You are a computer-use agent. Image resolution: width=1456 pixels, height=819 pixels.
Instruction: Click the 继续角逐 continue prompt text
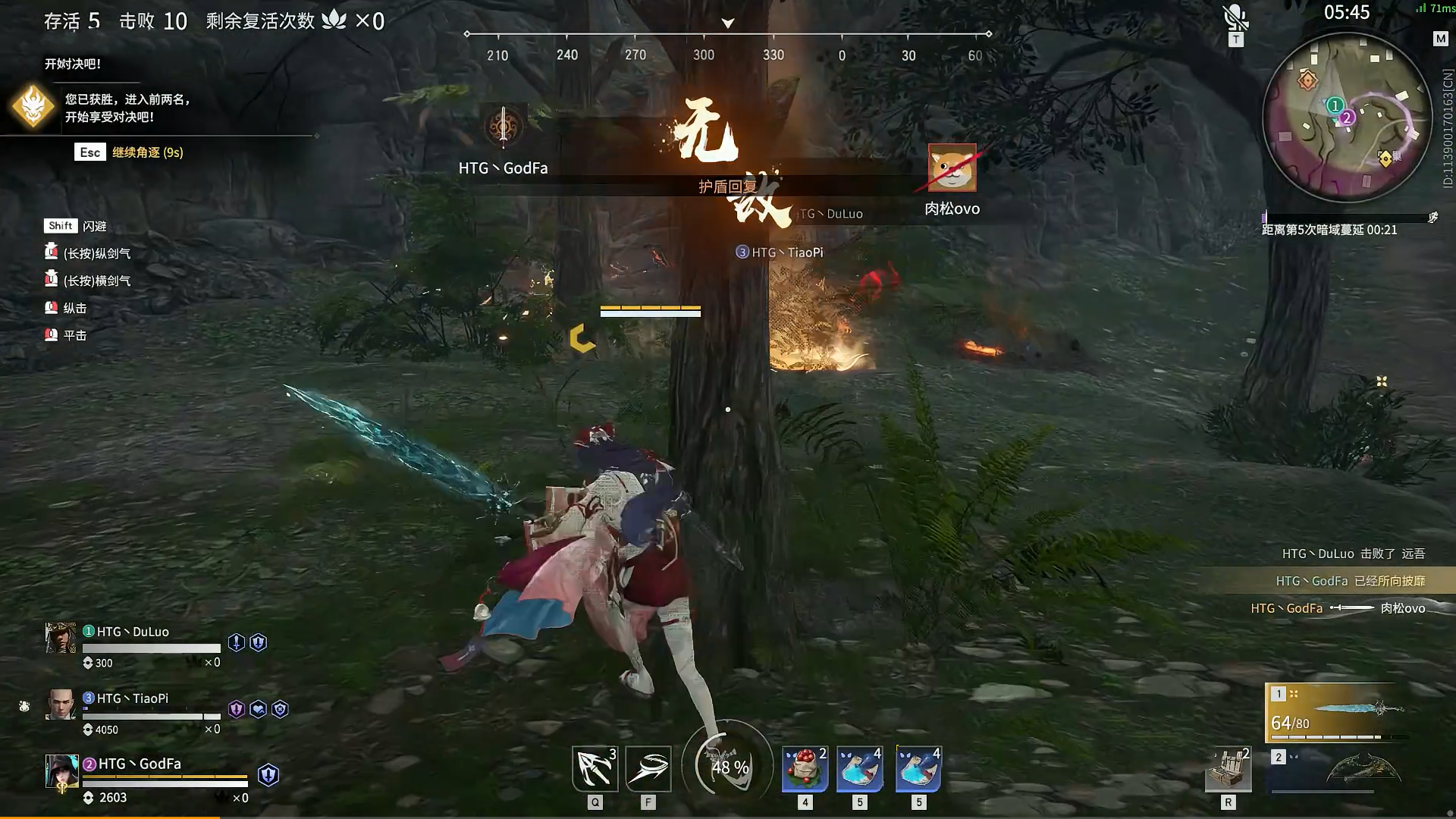(x=148, y=152)
